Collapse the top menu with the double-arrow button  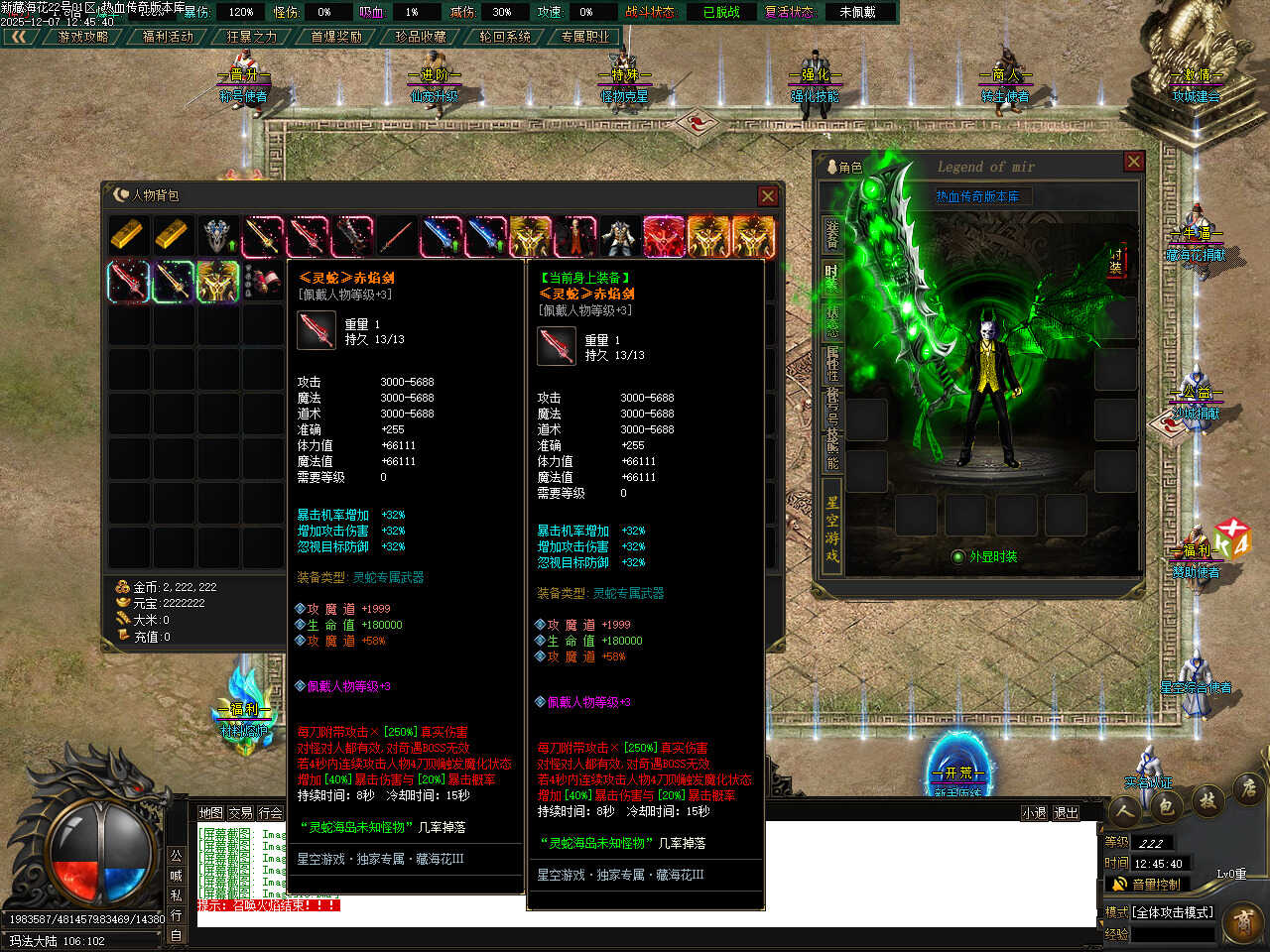(x=20, y=37)
